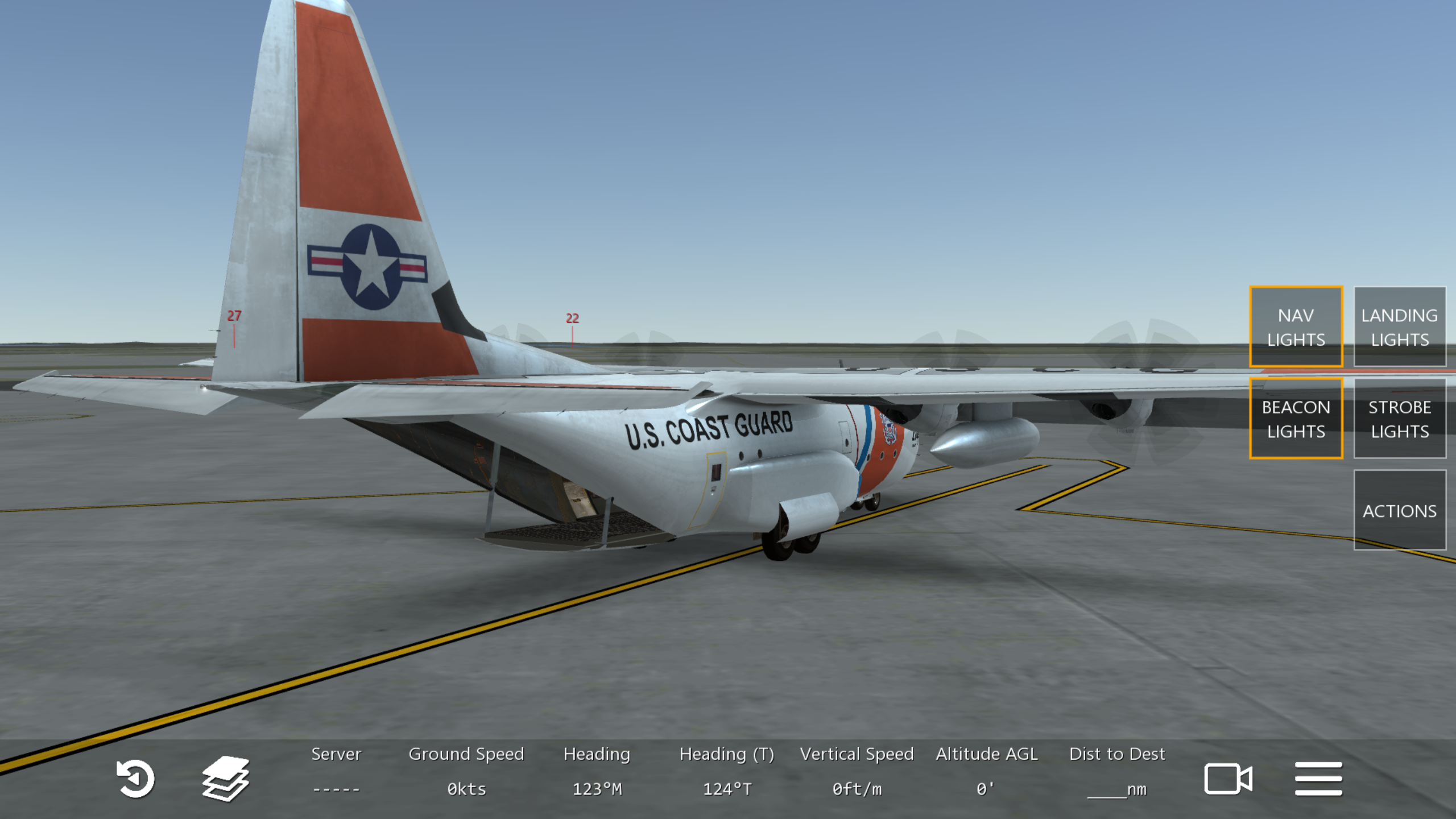Open the ACTIONS panel
Viewport: 1456px width, 819px height.
(x=1399, y=510)
